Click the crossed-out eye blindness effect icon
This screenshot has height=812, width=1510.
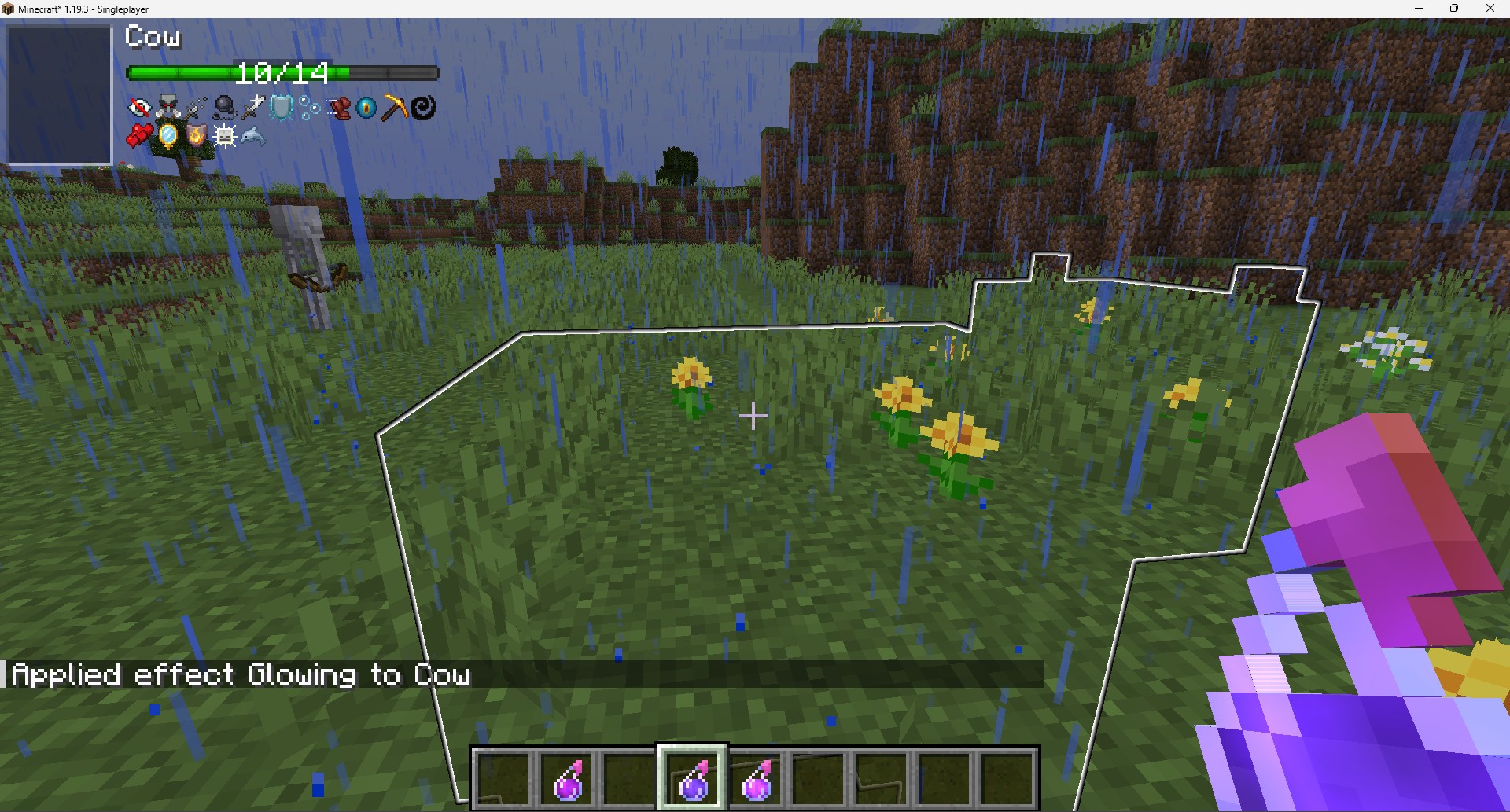[139, 108]
